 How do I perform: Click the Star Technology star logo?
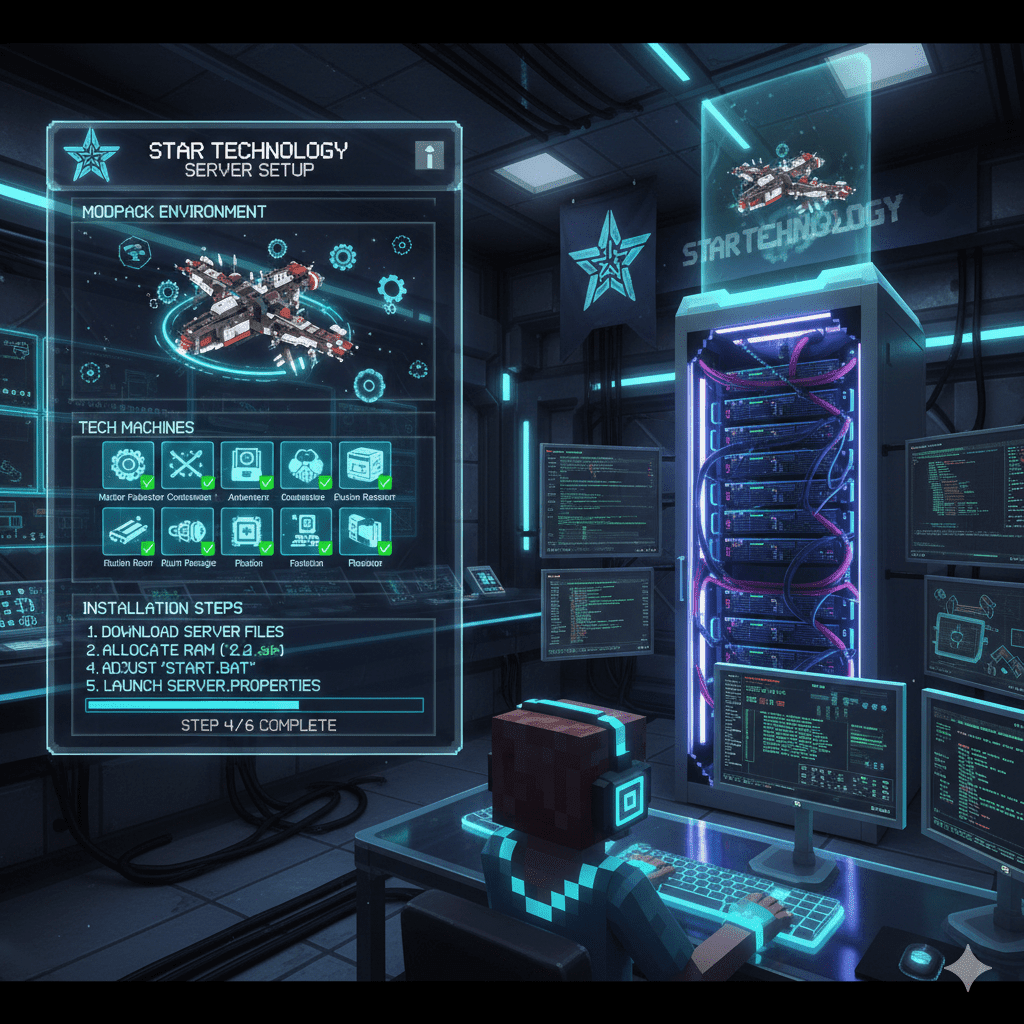[x=92, y=155]
